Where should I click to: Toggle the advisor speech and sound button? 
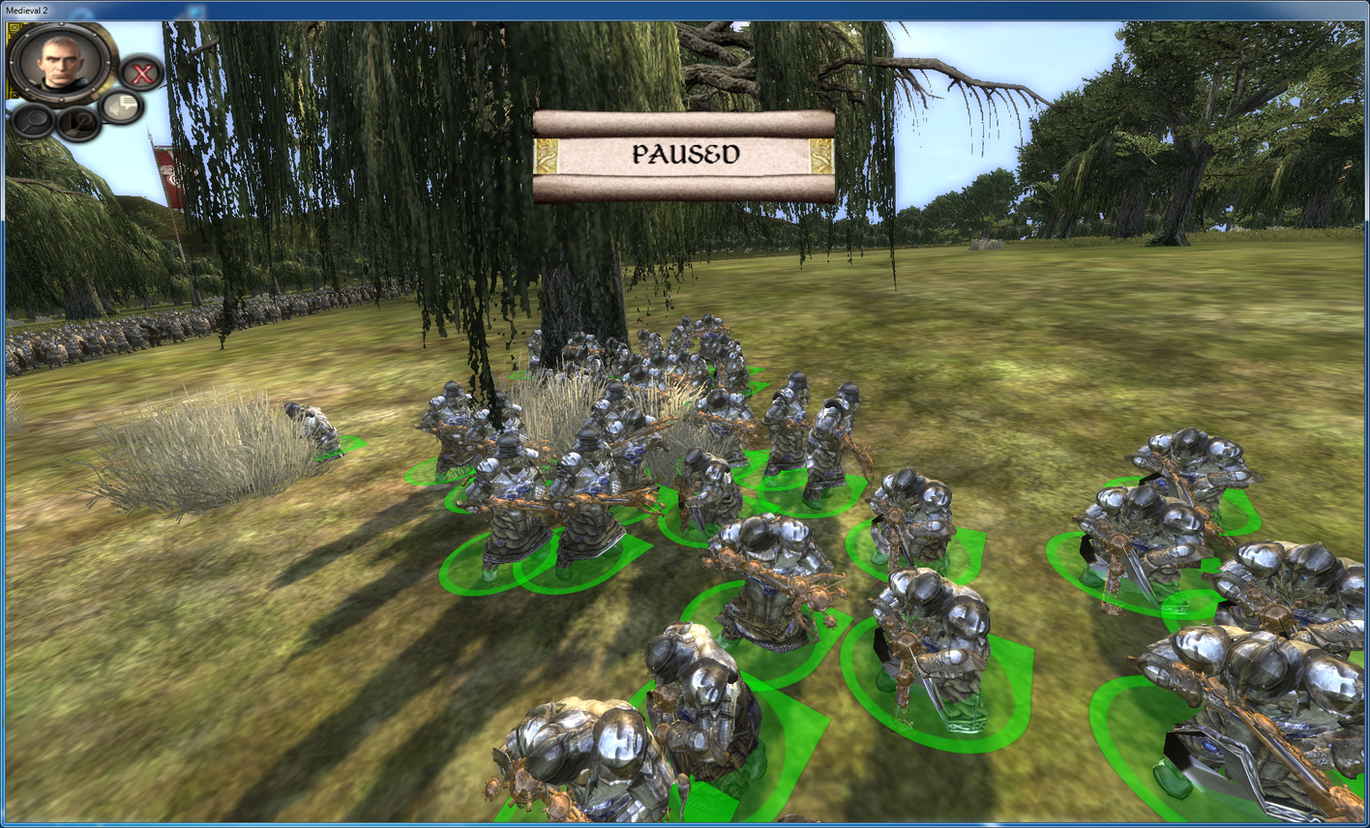[122, 106]
